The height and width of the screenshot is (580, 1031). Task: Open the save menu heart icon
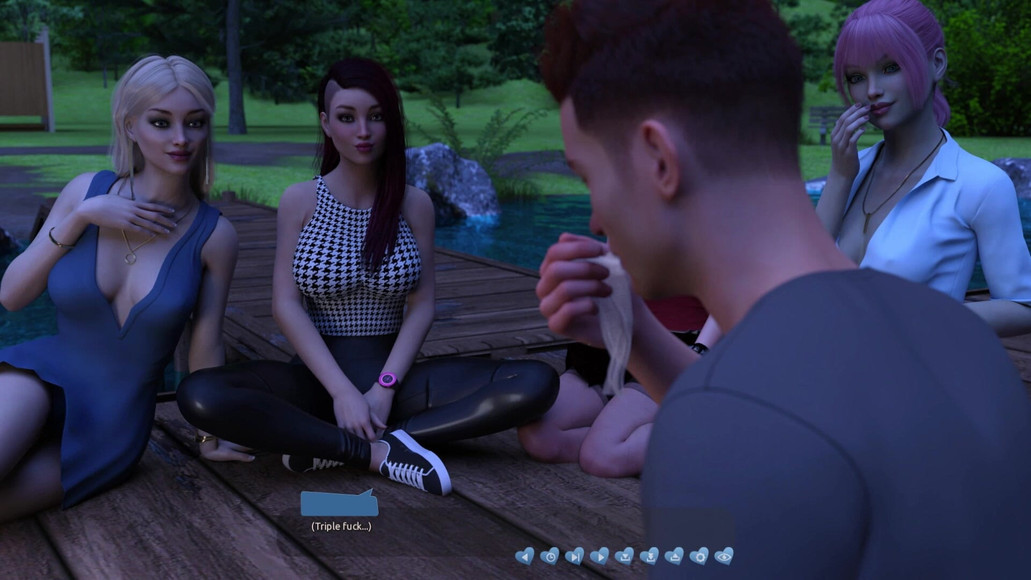[624, 556]
